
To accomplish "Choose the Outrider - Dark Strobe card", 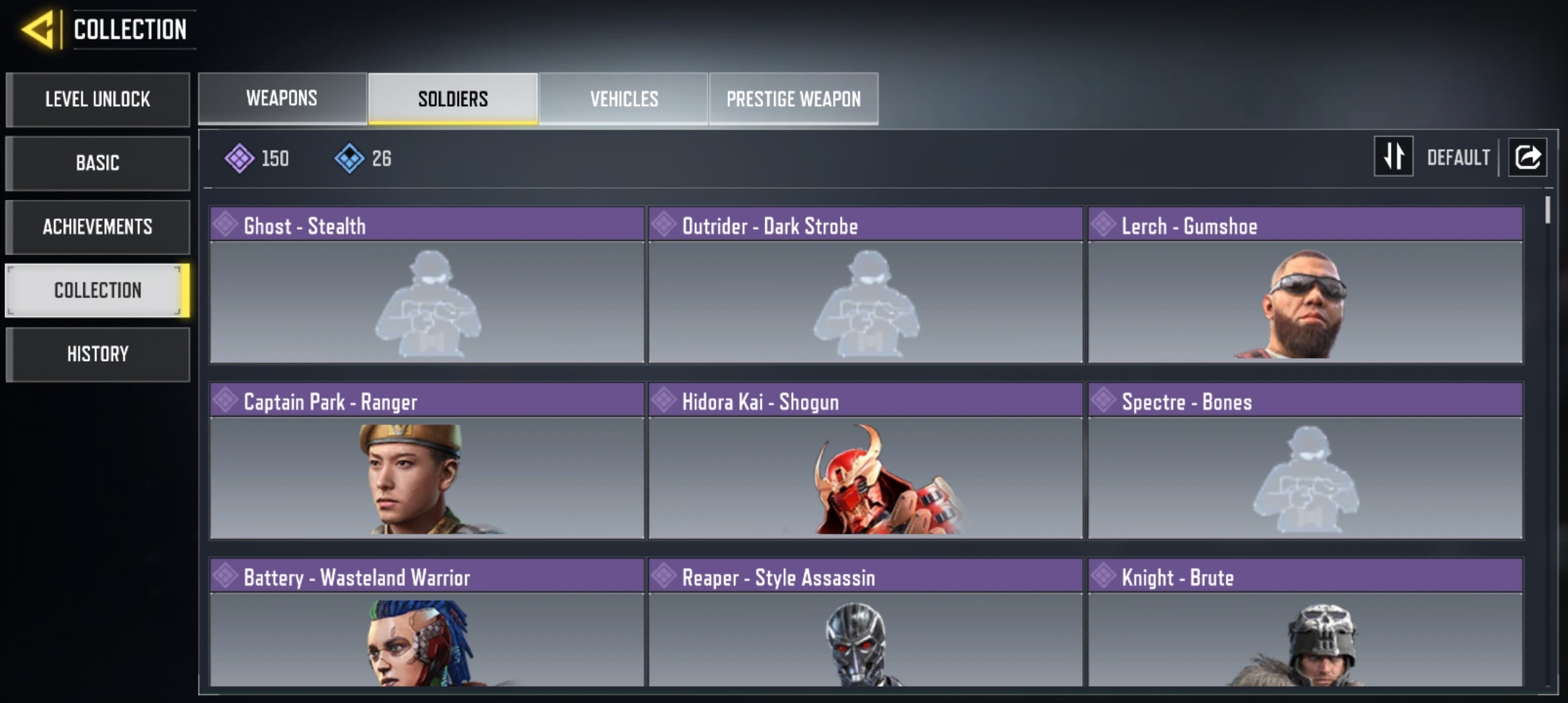I will [x=865, y=285].
